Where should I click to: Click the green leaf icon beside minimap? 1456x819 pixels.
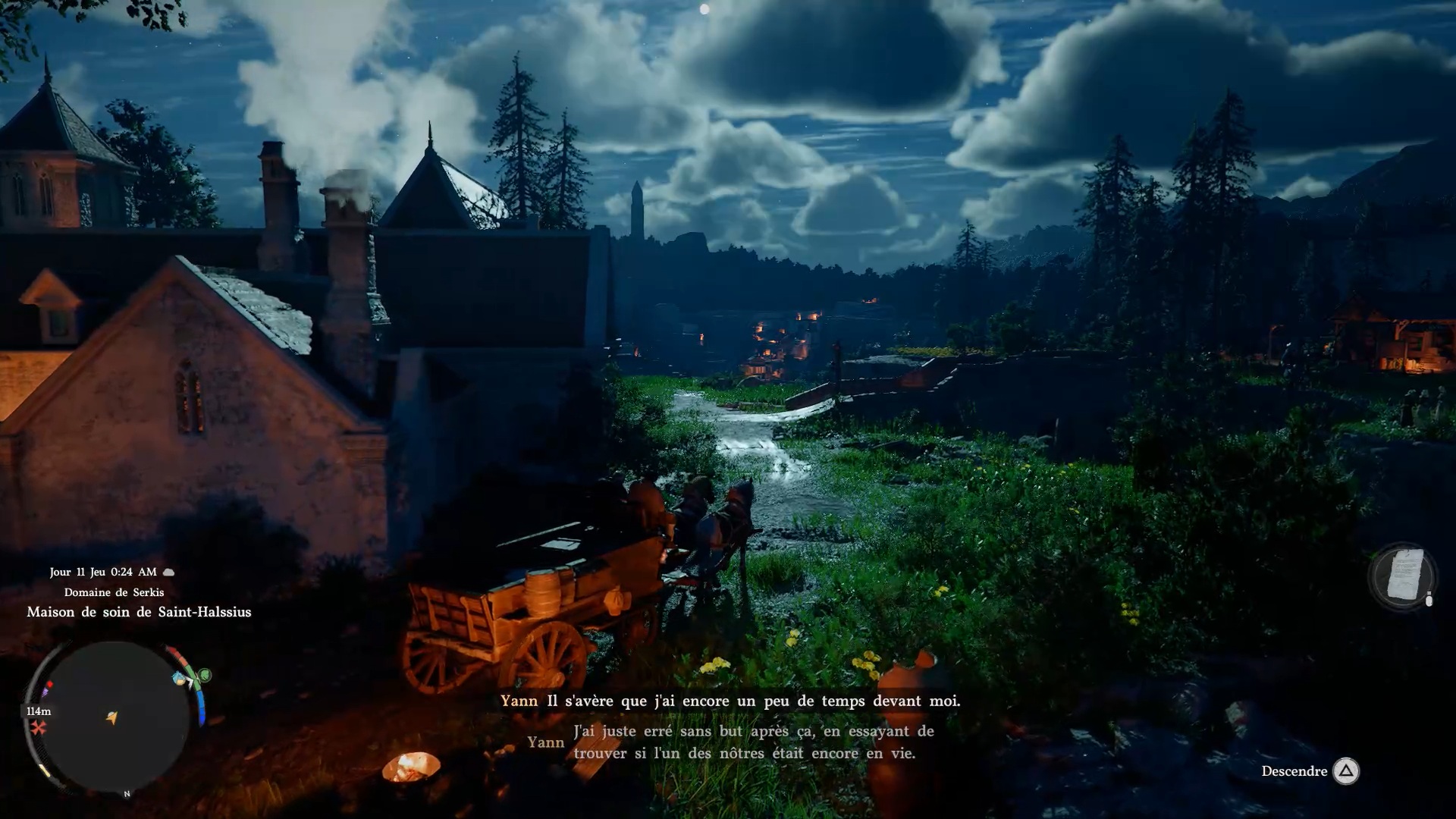(x=204, y=674)
